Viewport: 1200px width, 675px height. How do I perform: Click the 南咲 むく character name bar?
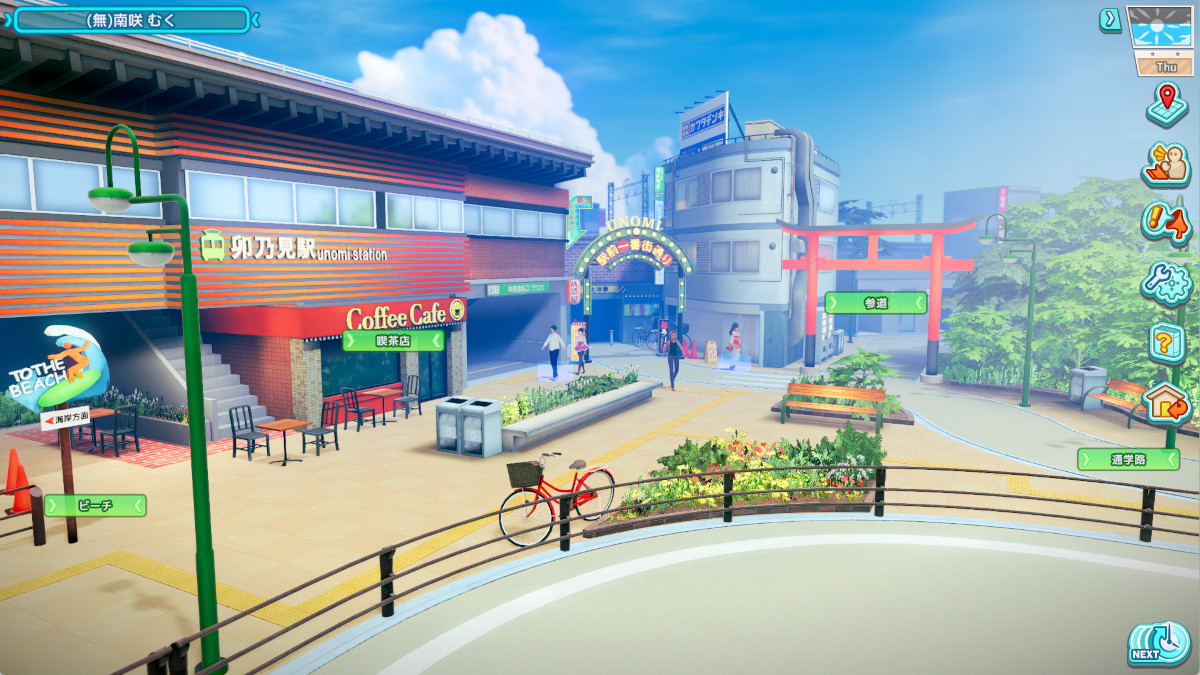(x=131, y=19)
